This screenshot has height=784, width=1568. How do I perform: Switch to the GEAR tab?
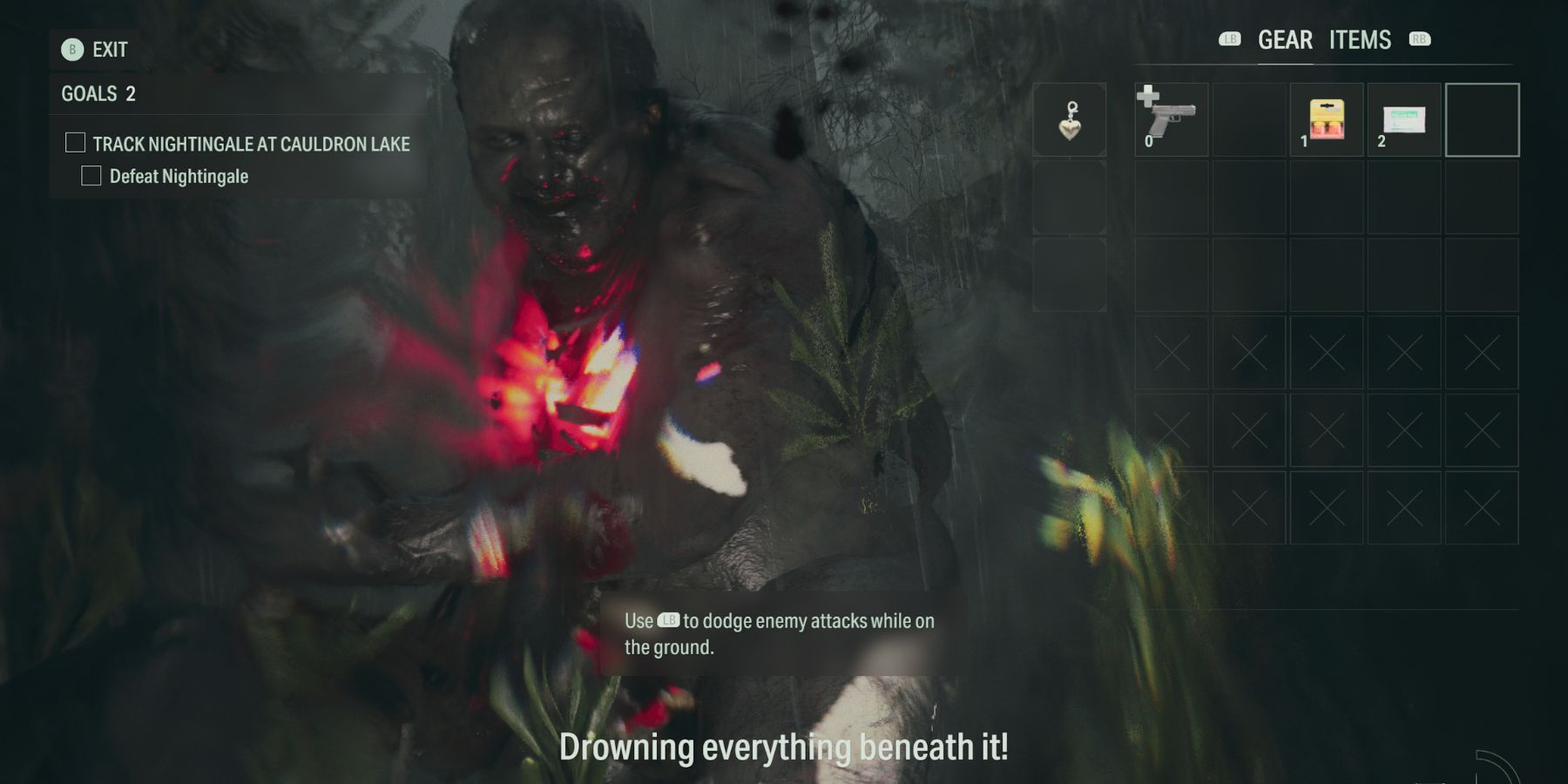click(x=1284, y=39)
